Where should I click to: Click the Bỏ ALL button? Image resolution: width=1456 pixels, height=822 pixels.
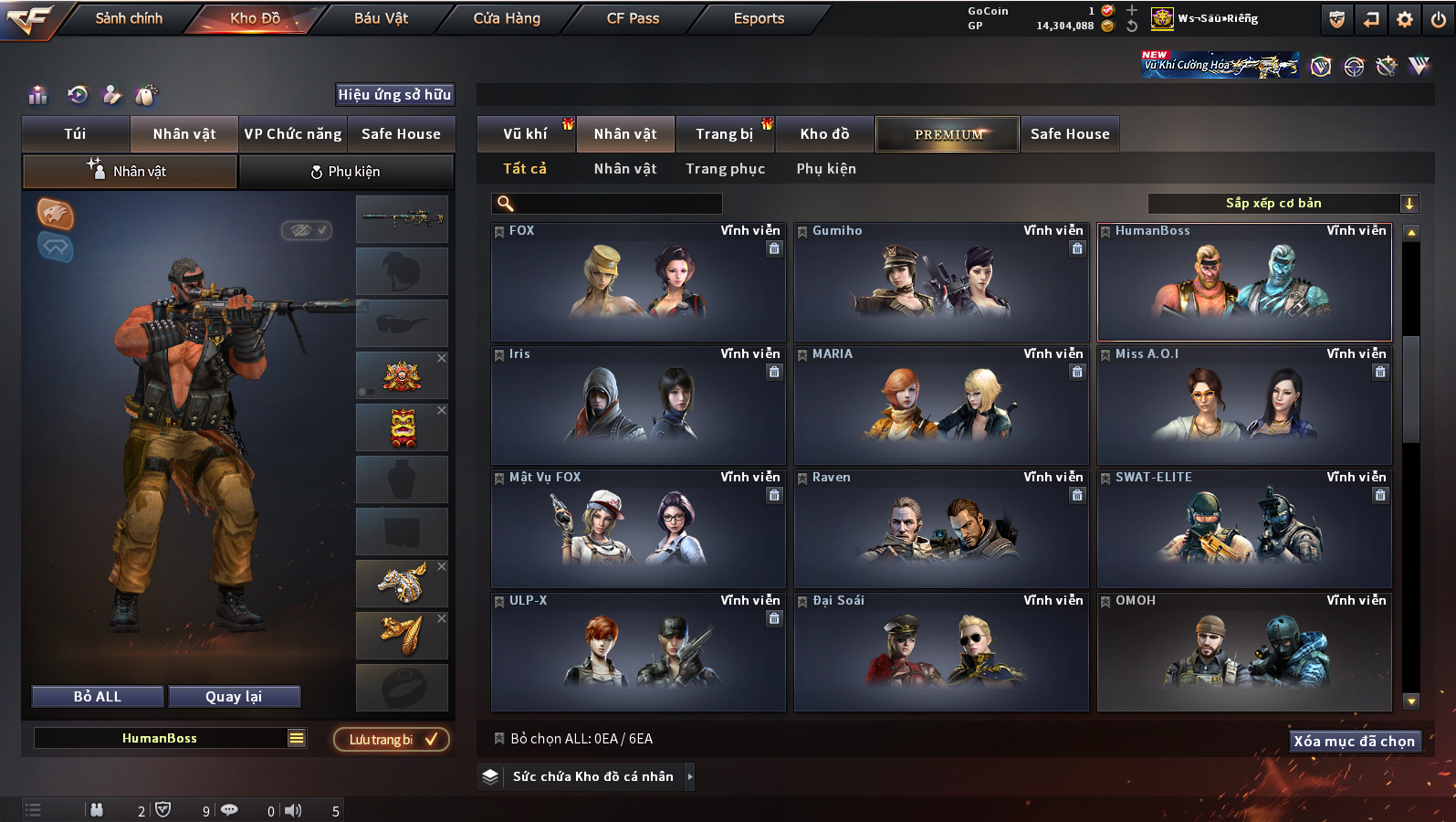(98, 697)
